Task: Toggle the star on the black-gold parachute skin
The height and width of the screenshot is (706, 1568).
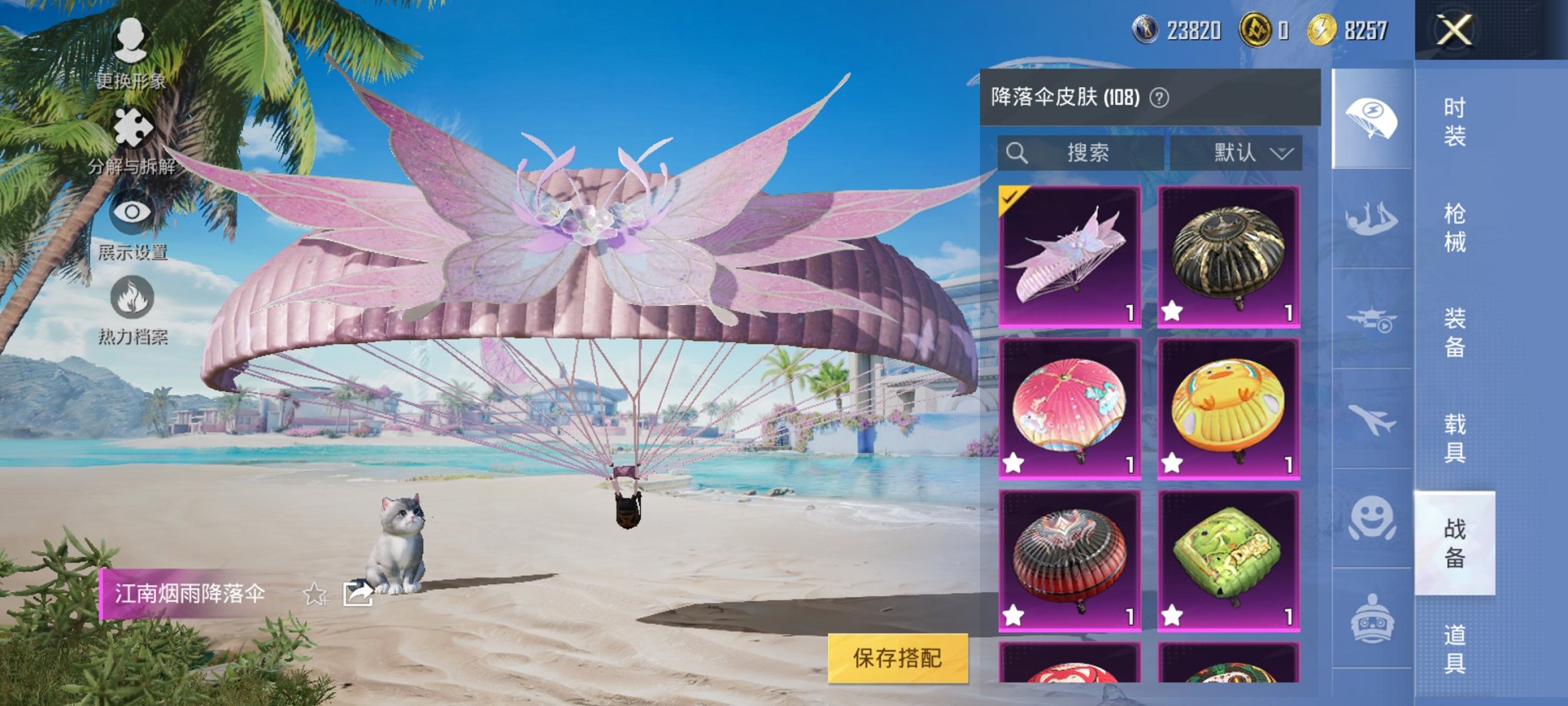Action: click(x=1171, y=311)
